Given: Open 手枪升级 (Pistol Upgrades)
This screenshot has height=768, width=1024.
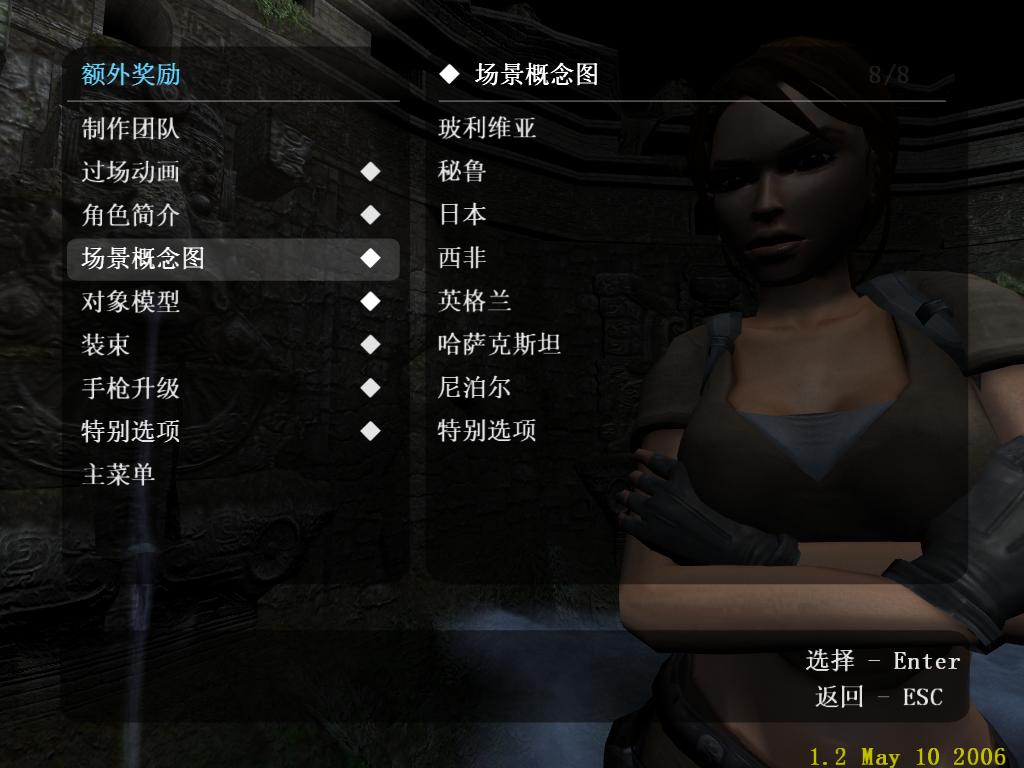Looking at the screenshot, I should tap(130, 388).
